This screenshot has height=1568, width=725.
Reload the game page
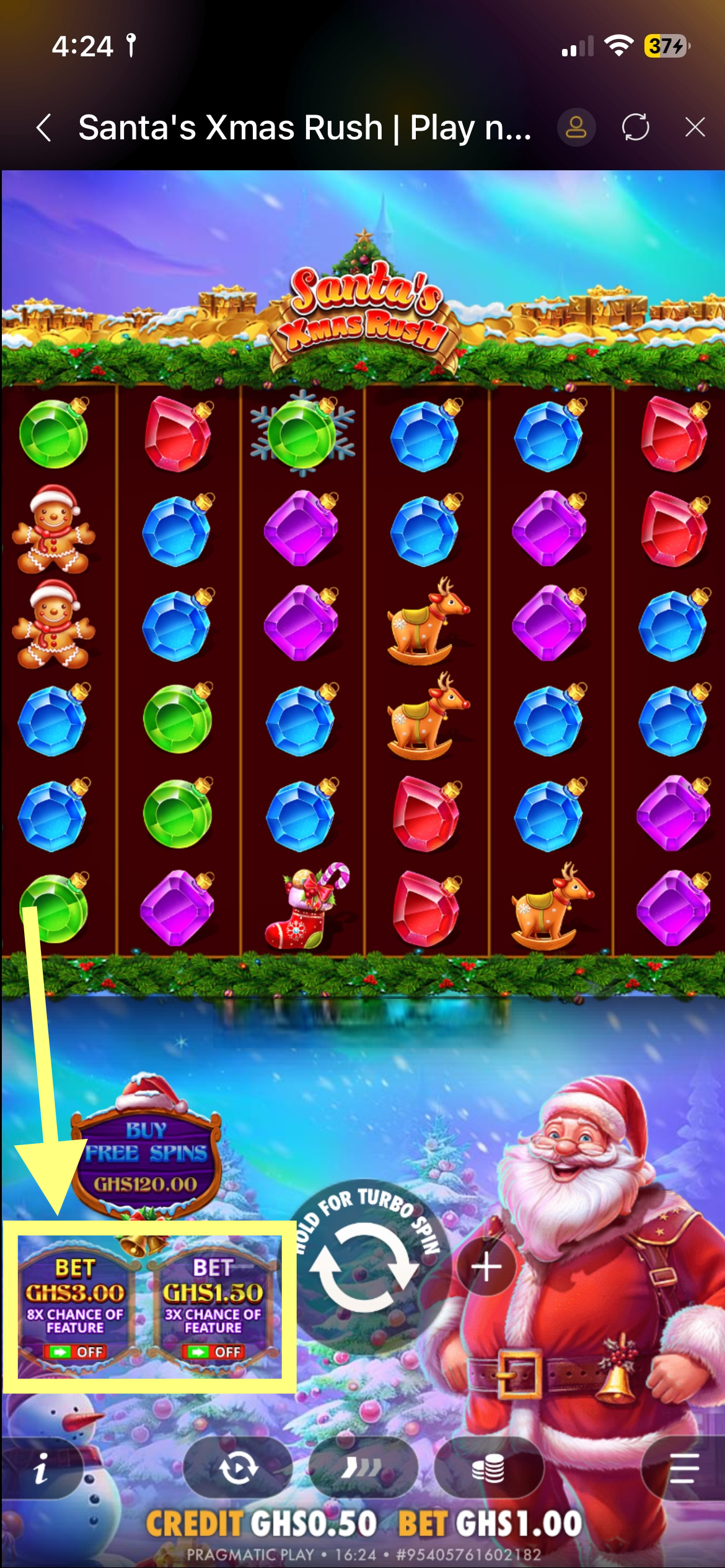coord(635,128)
